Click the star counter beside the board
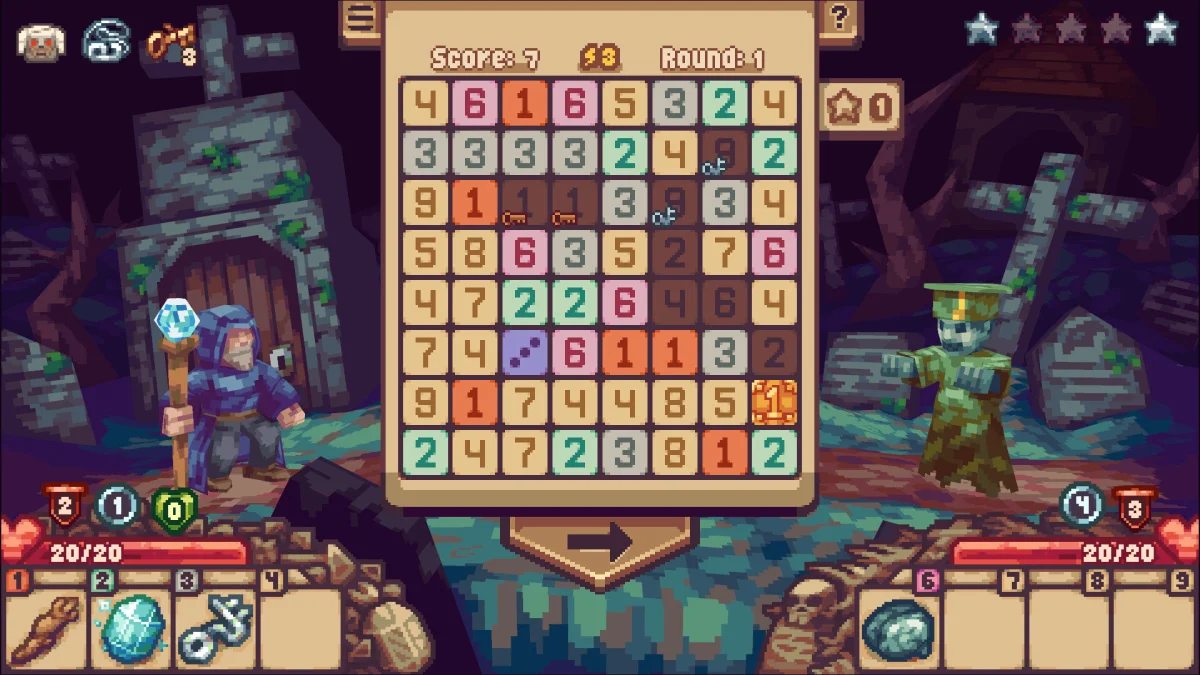Screen dimensions: 1200x675 coord(862,106)
